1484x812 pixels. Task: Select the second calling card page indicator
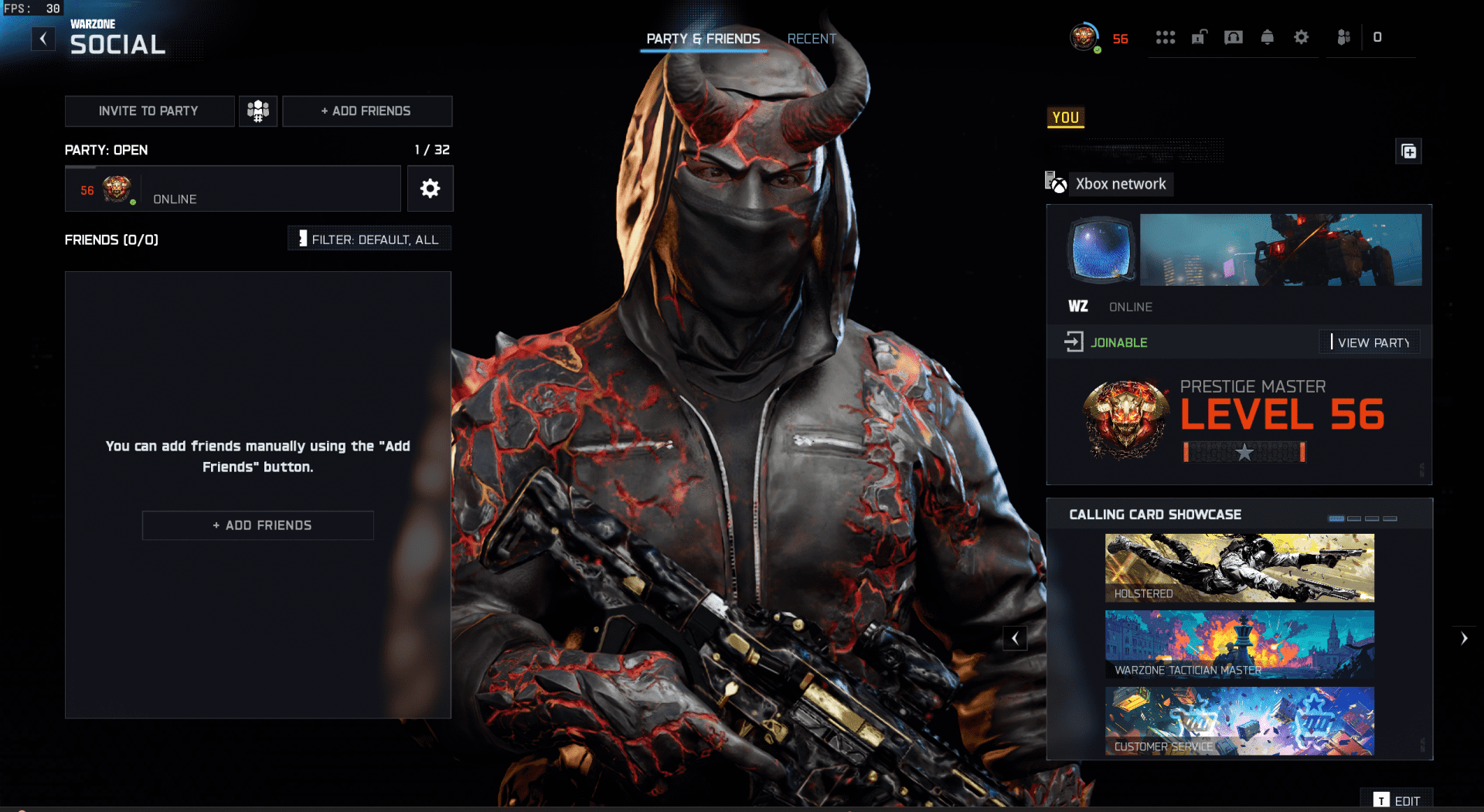1354,519
